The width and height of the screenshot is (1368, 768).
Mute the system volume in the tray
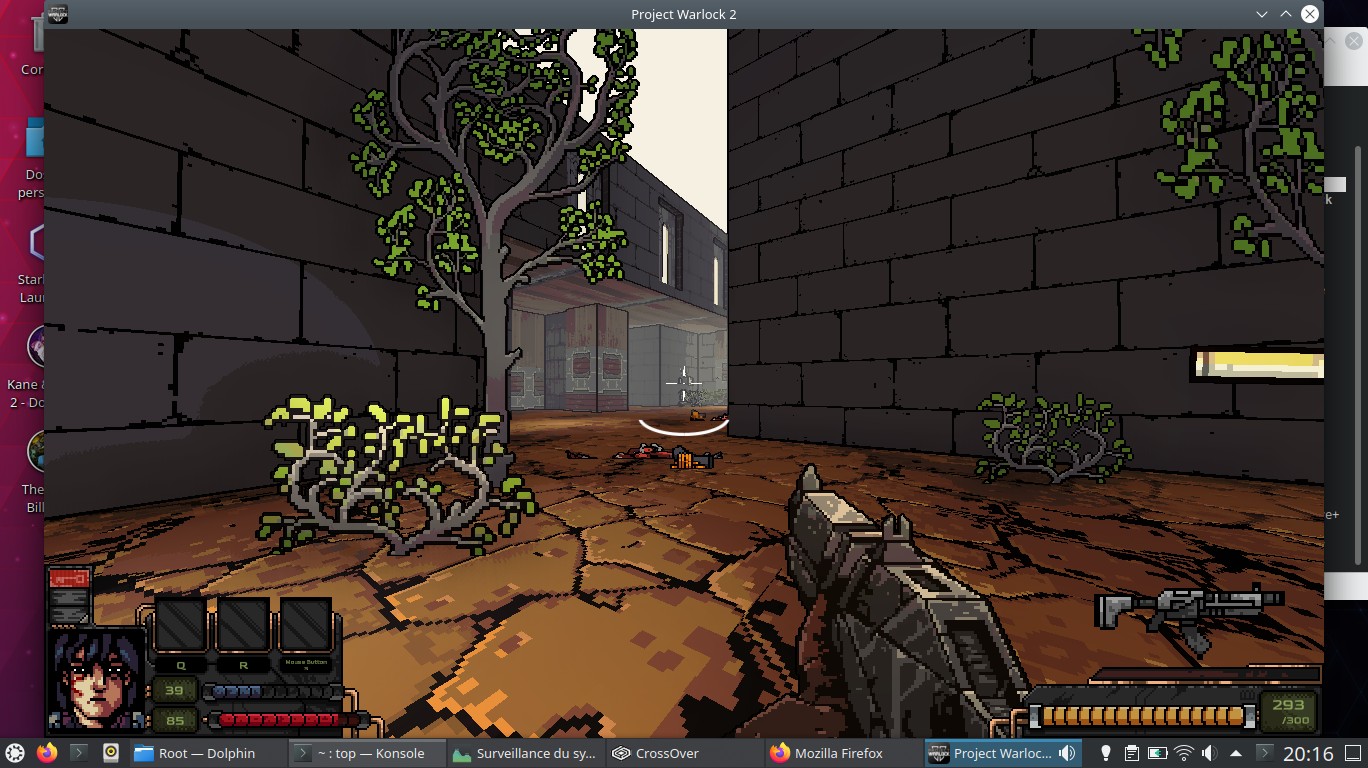[x=1209, y=753]
